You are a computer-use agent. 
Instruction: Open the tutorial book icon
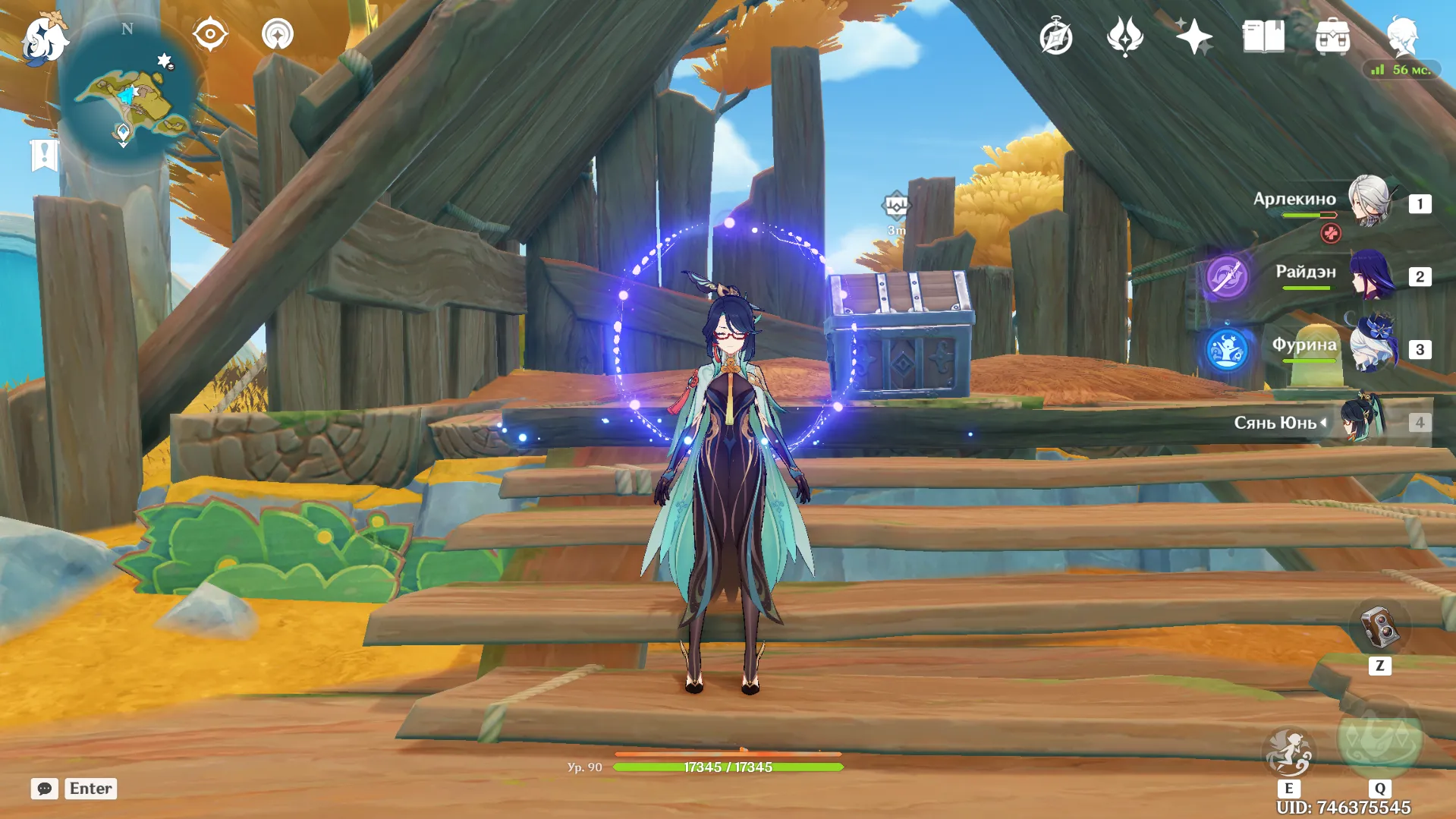pos(1263,36)
